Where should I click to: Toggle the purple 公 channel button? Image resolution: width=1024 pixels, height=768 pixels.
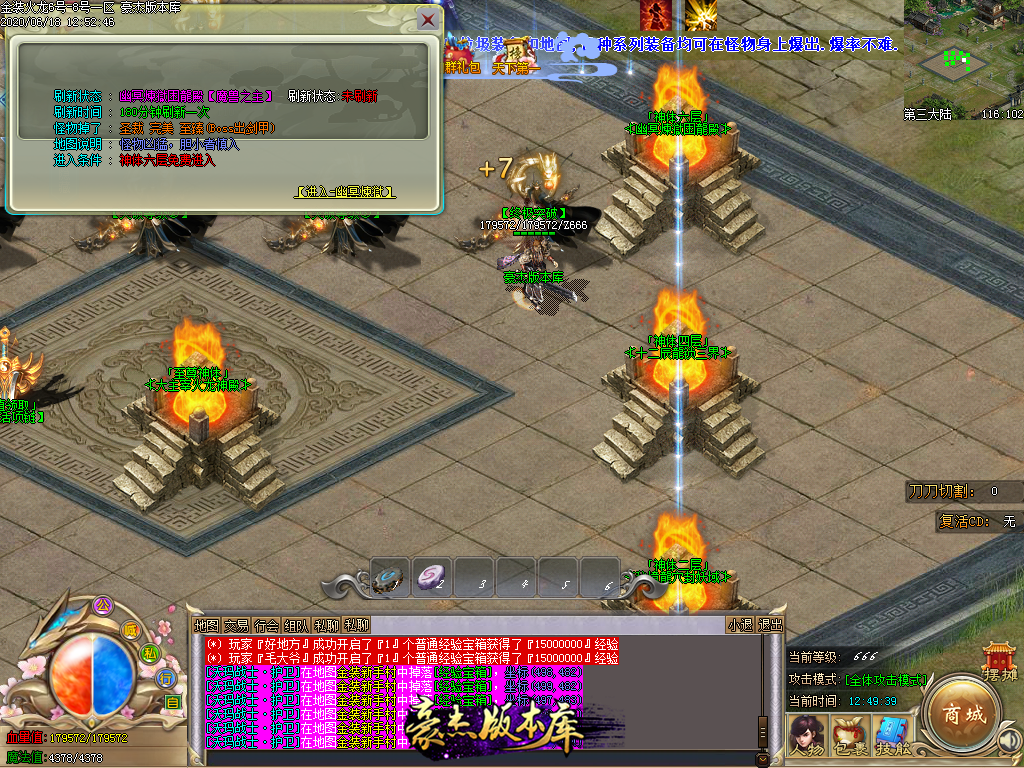[x=101, y=605]
